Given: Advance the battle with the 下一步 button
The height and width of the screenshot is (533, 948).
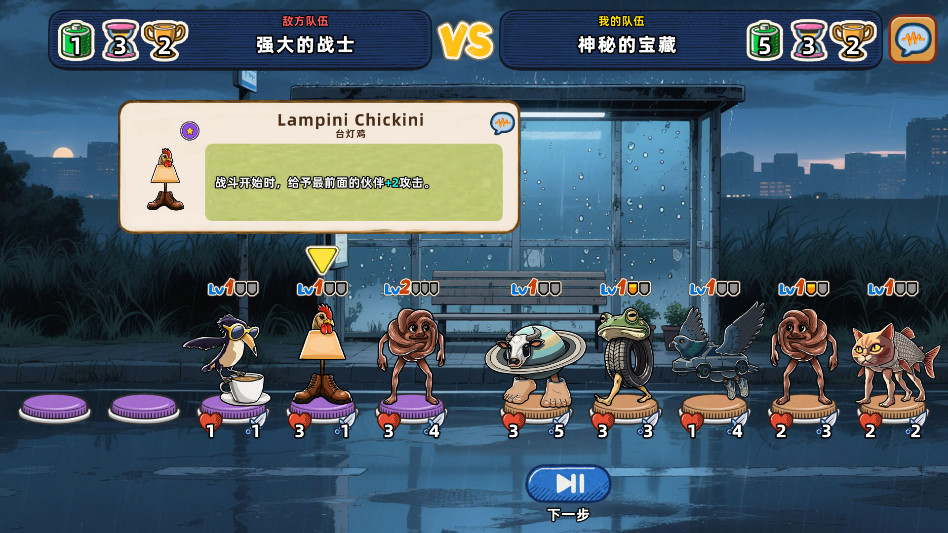Looking at the screenshot, I should (x=568, y=484).
